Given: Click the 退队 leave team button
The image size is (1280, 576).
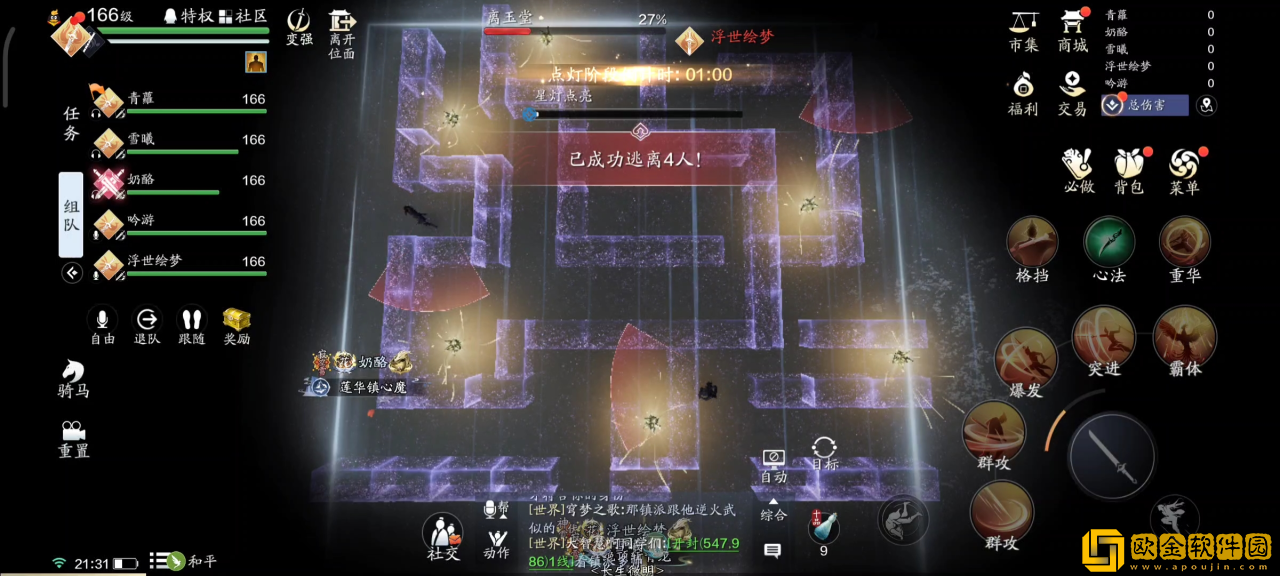Looking at the screenshot, I should 147,326.
